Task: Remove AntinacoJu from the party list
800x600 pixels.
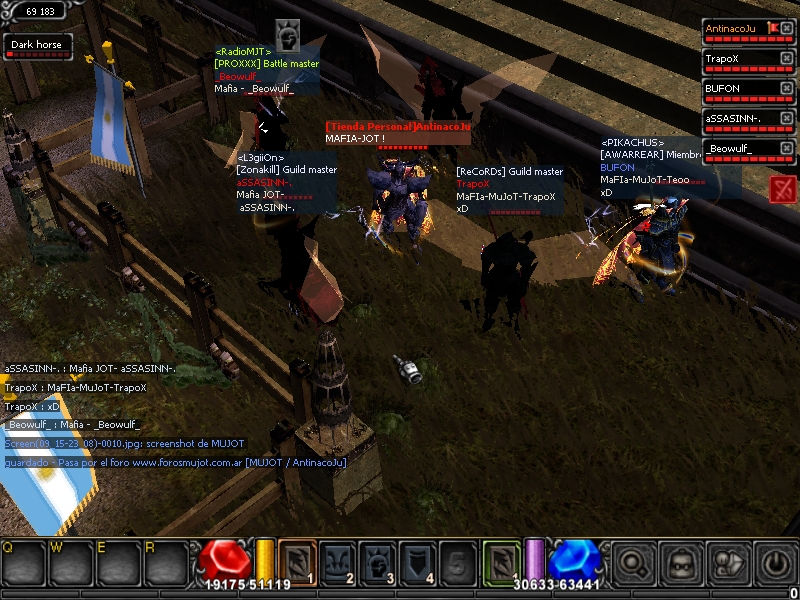Action: tap(787, 28)
